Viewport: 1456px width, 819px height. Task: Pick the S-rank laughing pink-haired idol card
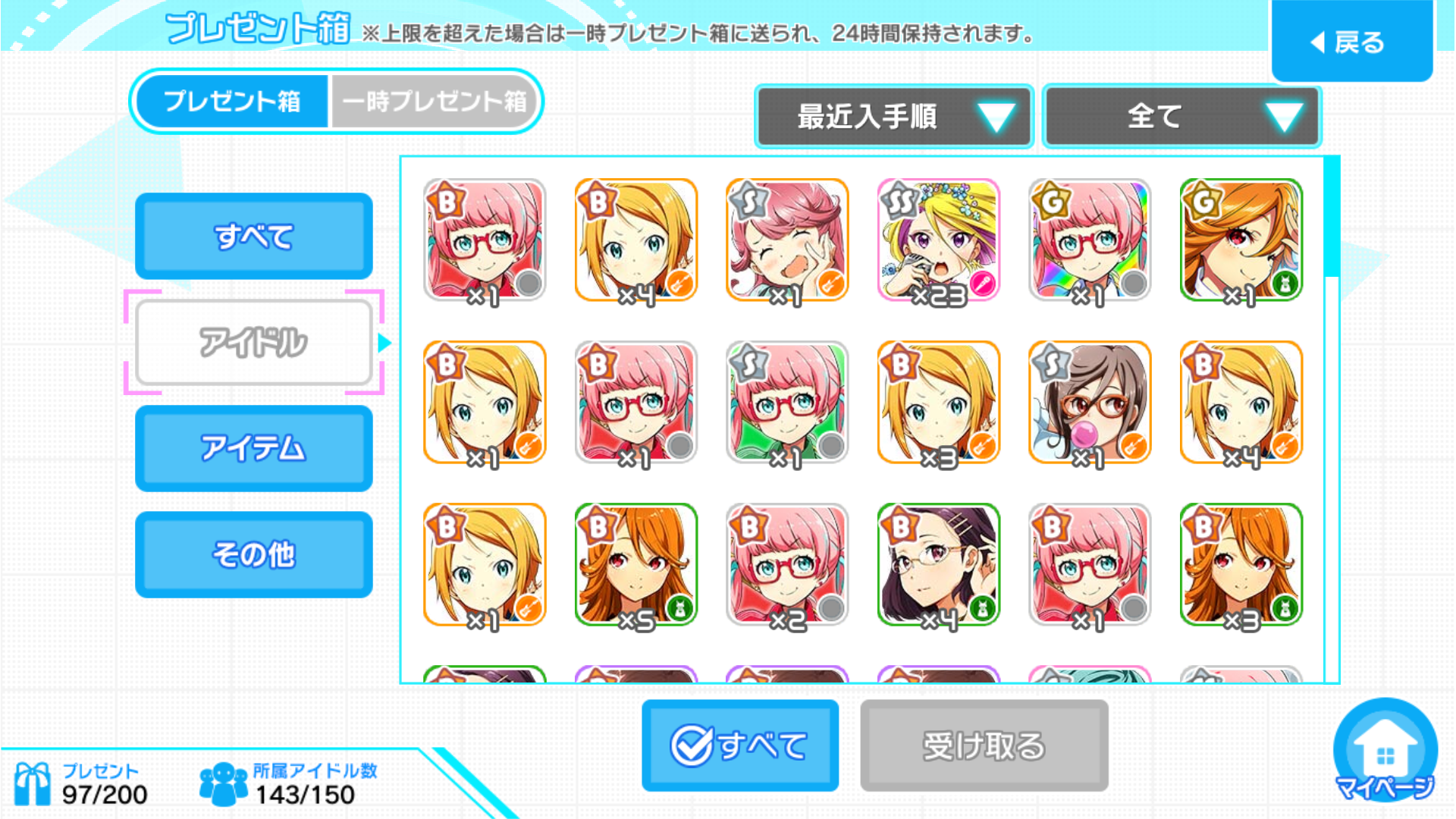pyautogui.click(x=786, y=240)
